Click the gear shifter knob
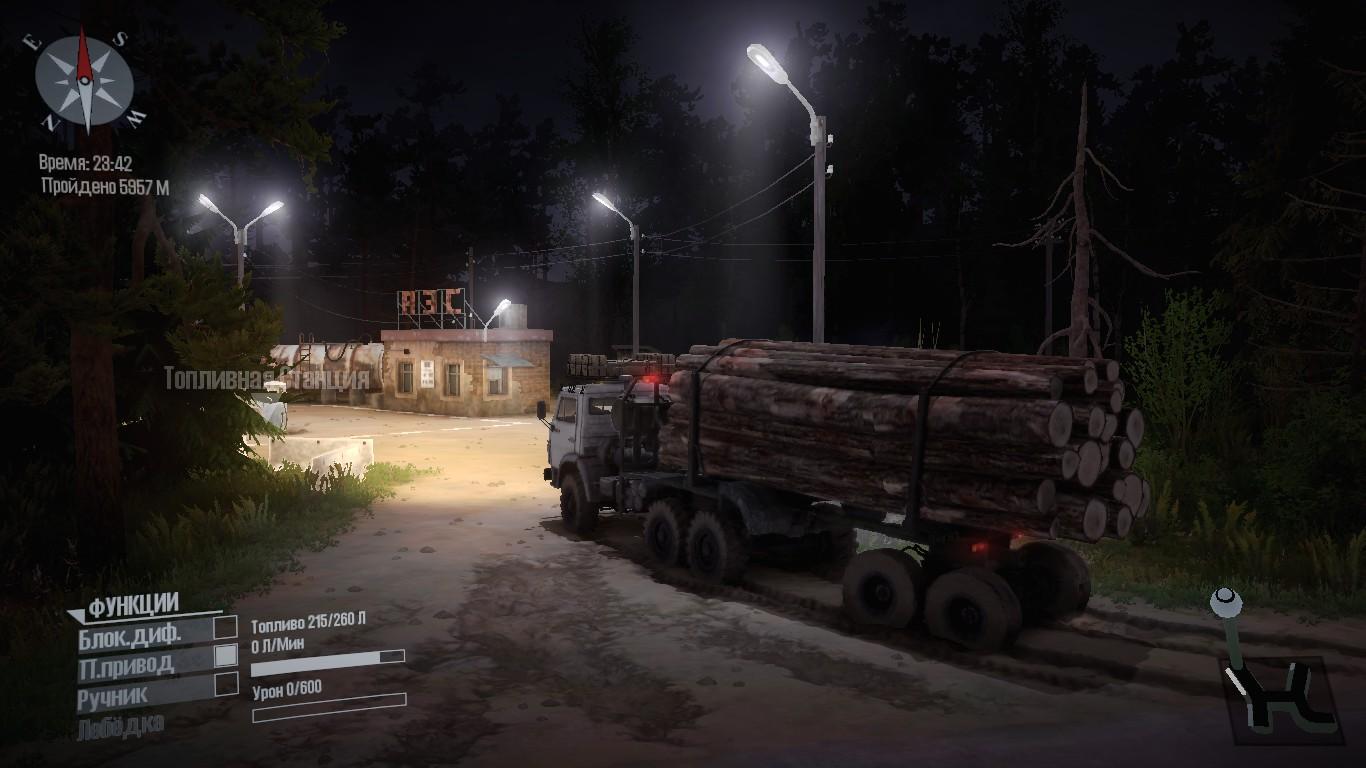Image resolution: width=1366 pixels, height=768 pixels. tap(1226, 602)
